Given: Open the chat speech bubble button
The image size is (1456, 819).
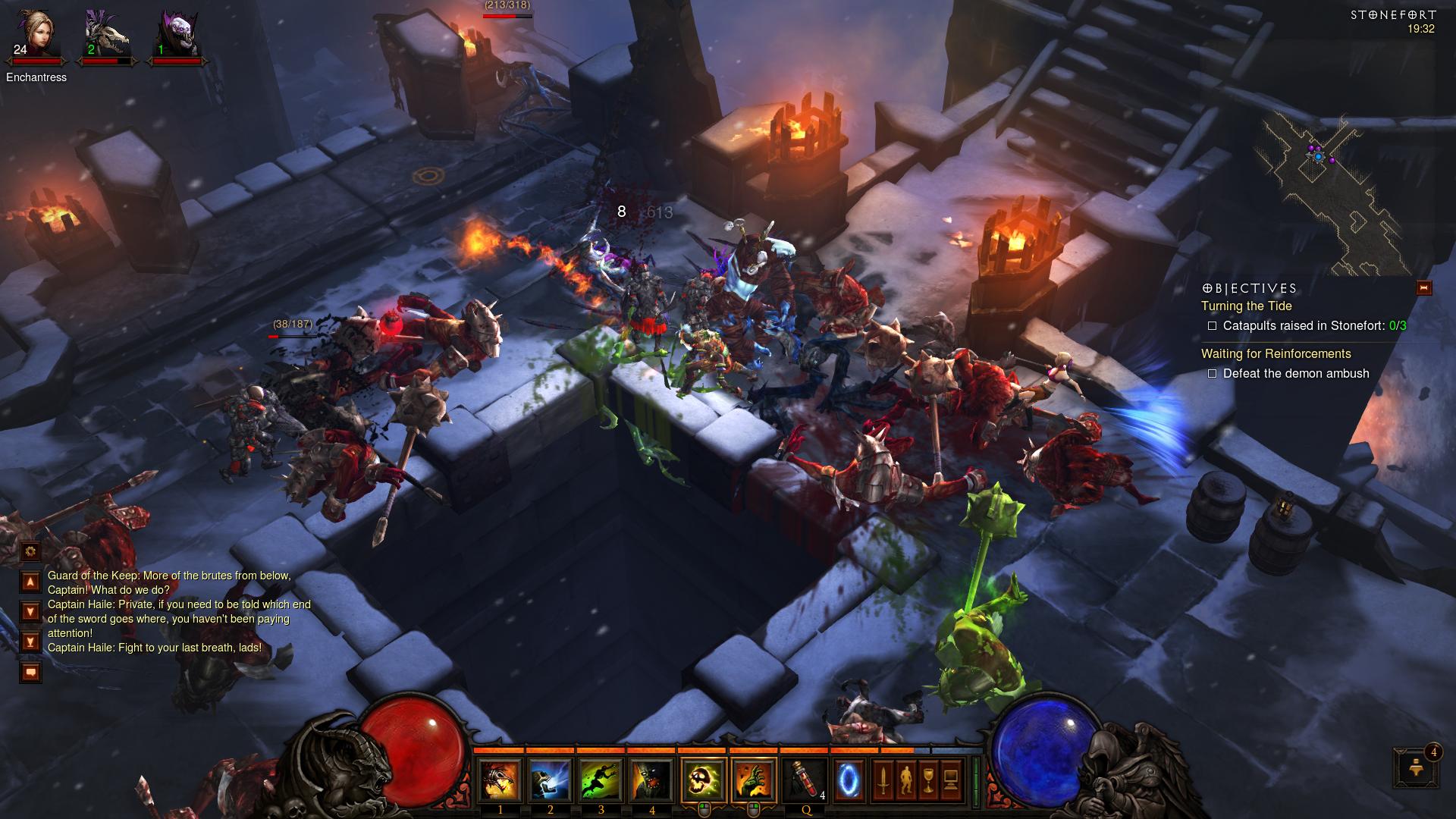Looking at the screenshot, I should point(30,672).
